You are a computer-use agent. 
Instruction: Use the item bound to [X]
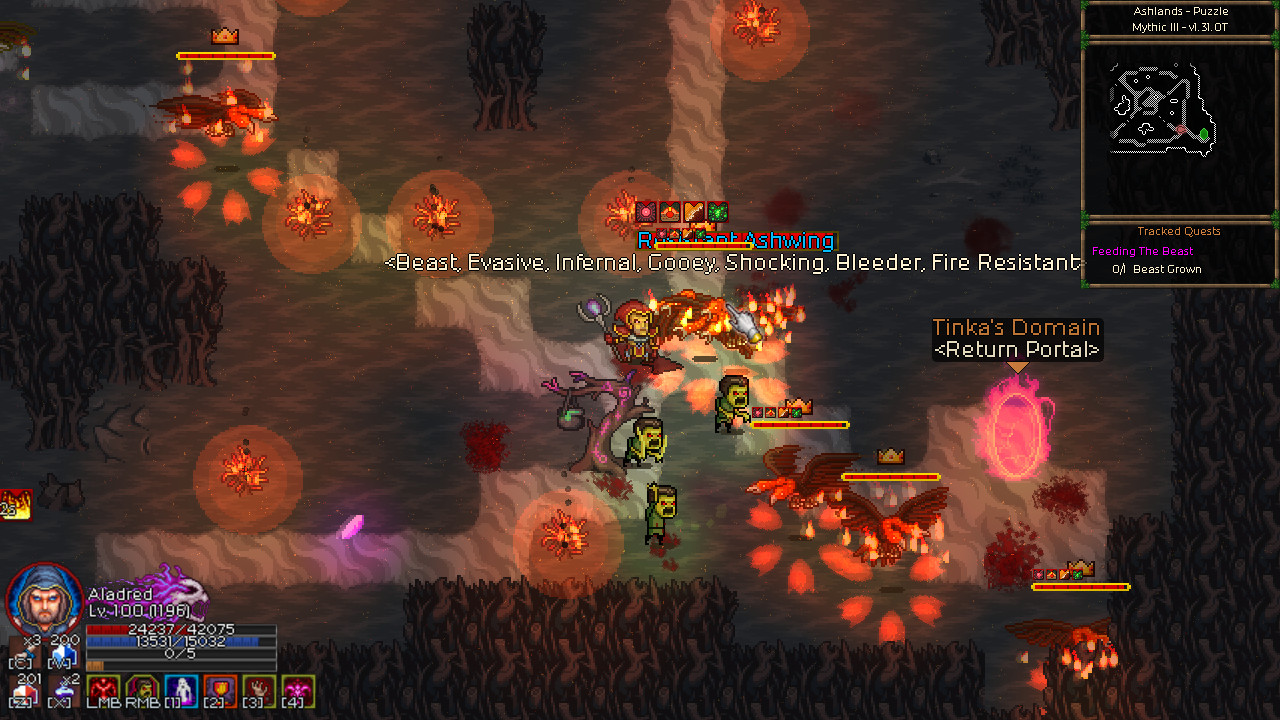[64, 690]
